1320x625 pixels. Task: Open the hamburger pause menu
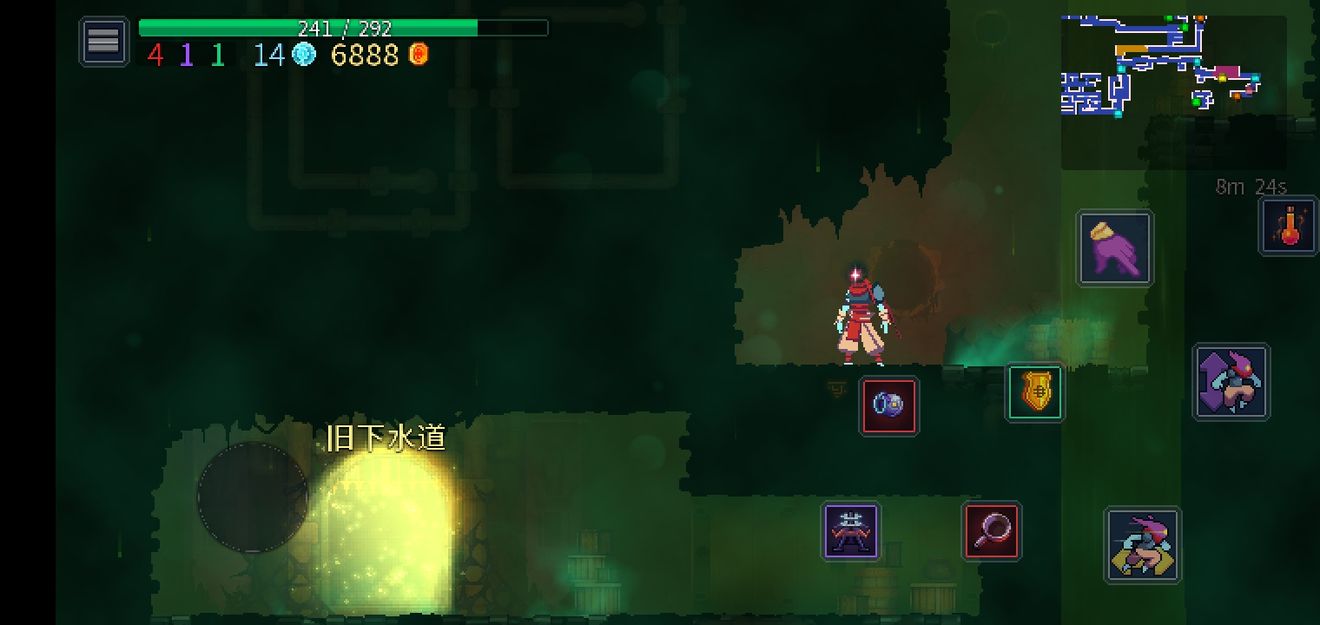[x=104, y=42]
